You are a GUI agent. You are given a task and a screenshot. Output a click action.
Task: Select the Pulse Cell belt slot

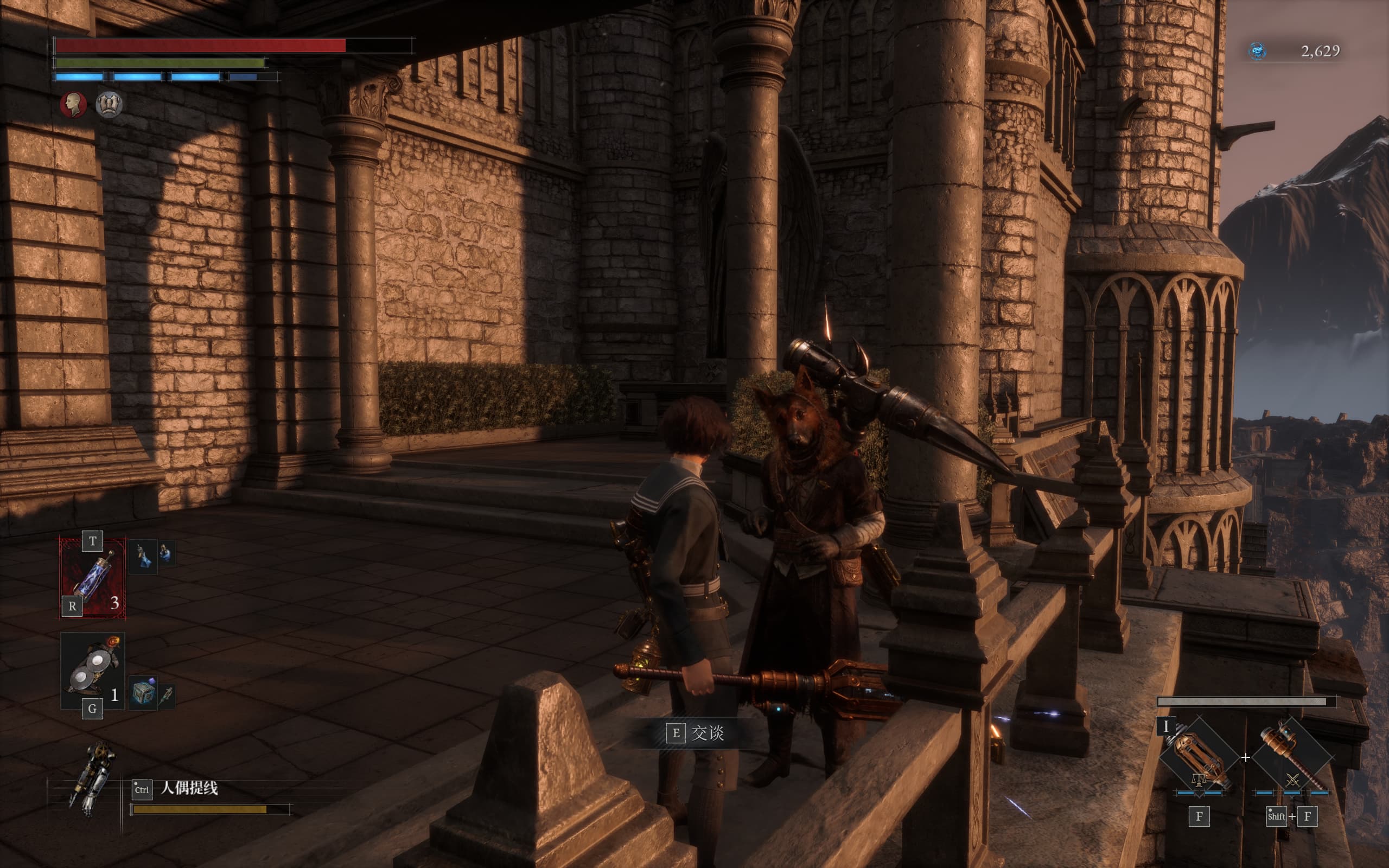(x=93, y=578)
